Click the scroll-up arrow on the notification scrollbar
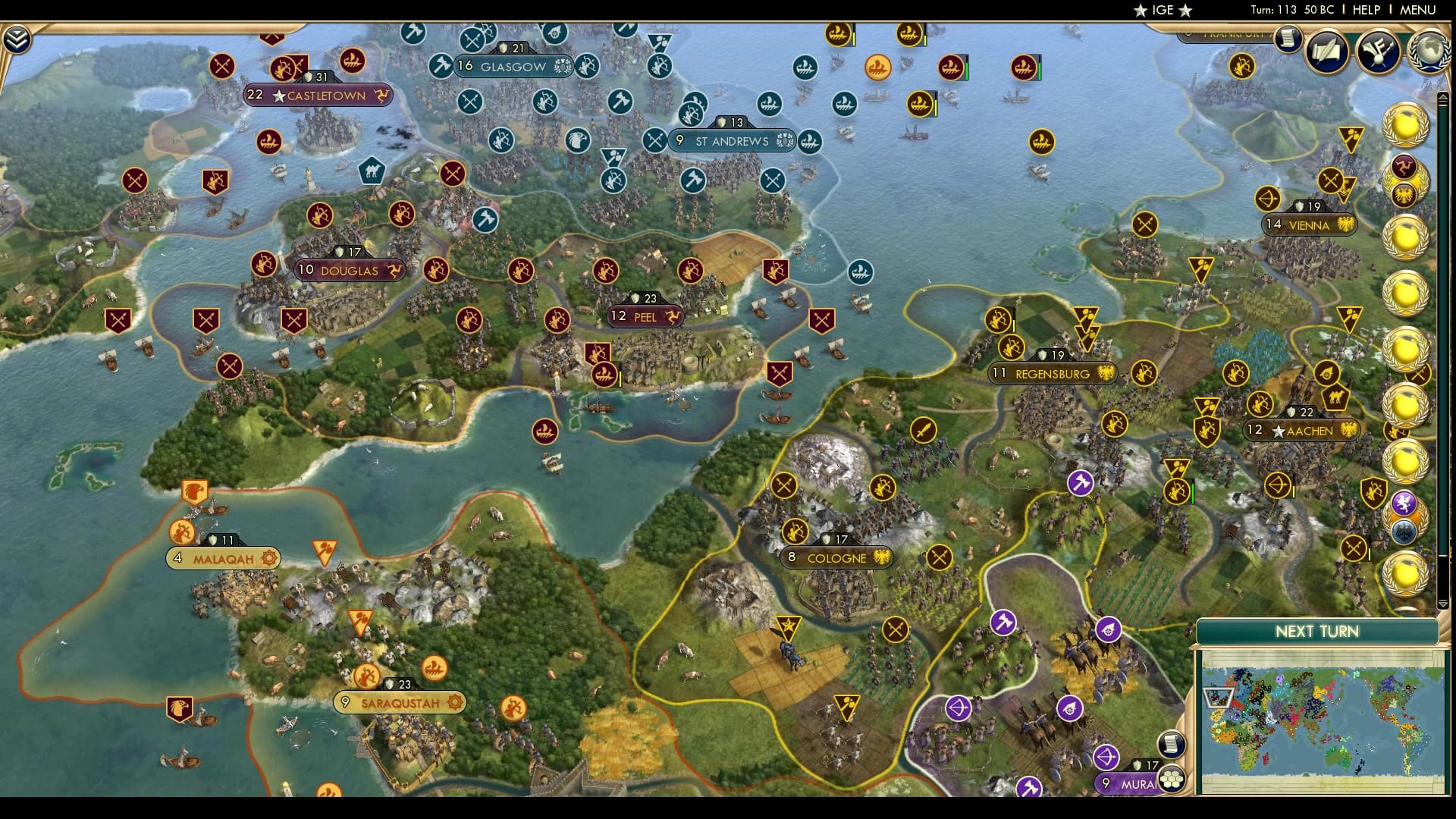The height and width of the screenshot is (819, 1456). (1442, 96)
